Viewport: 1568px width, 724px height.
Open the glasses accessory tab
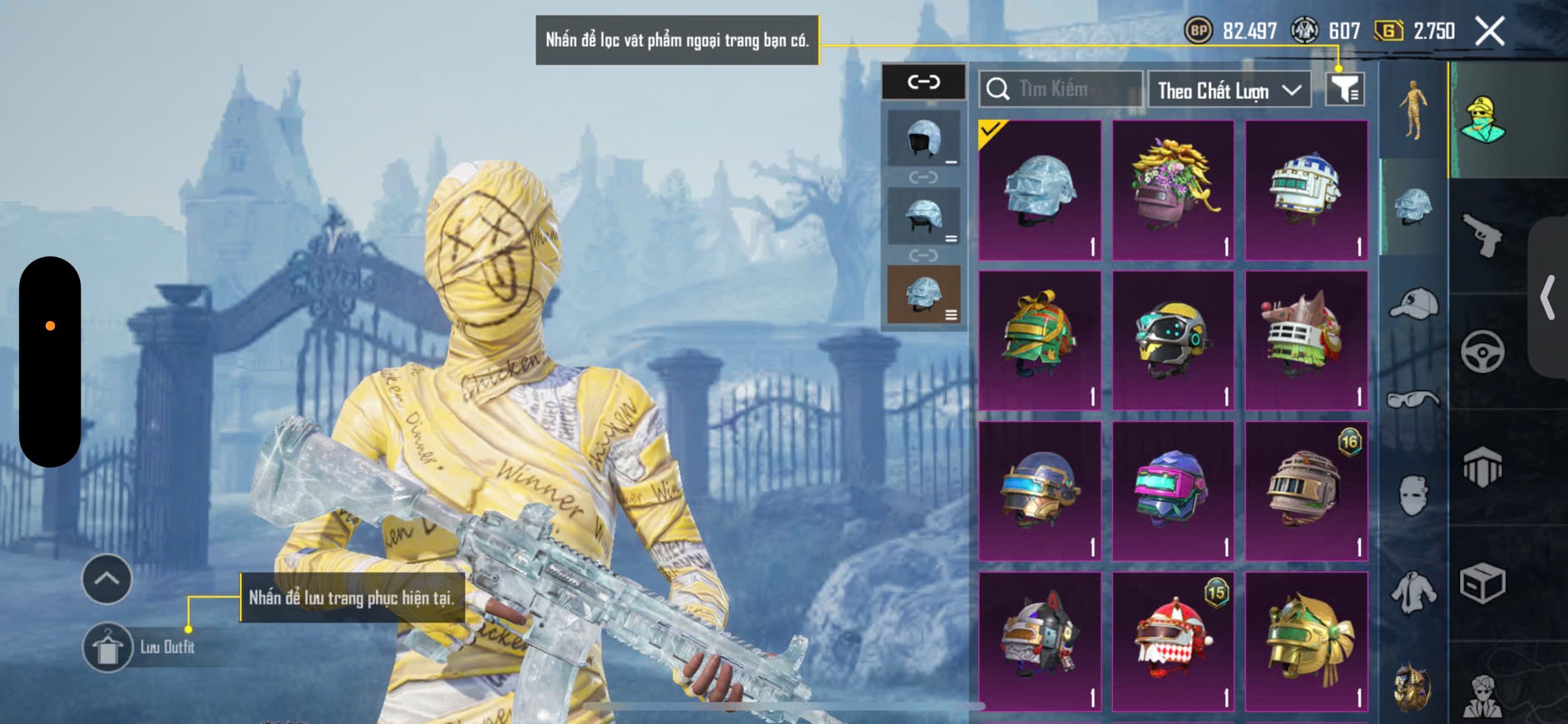point(1413,400)
